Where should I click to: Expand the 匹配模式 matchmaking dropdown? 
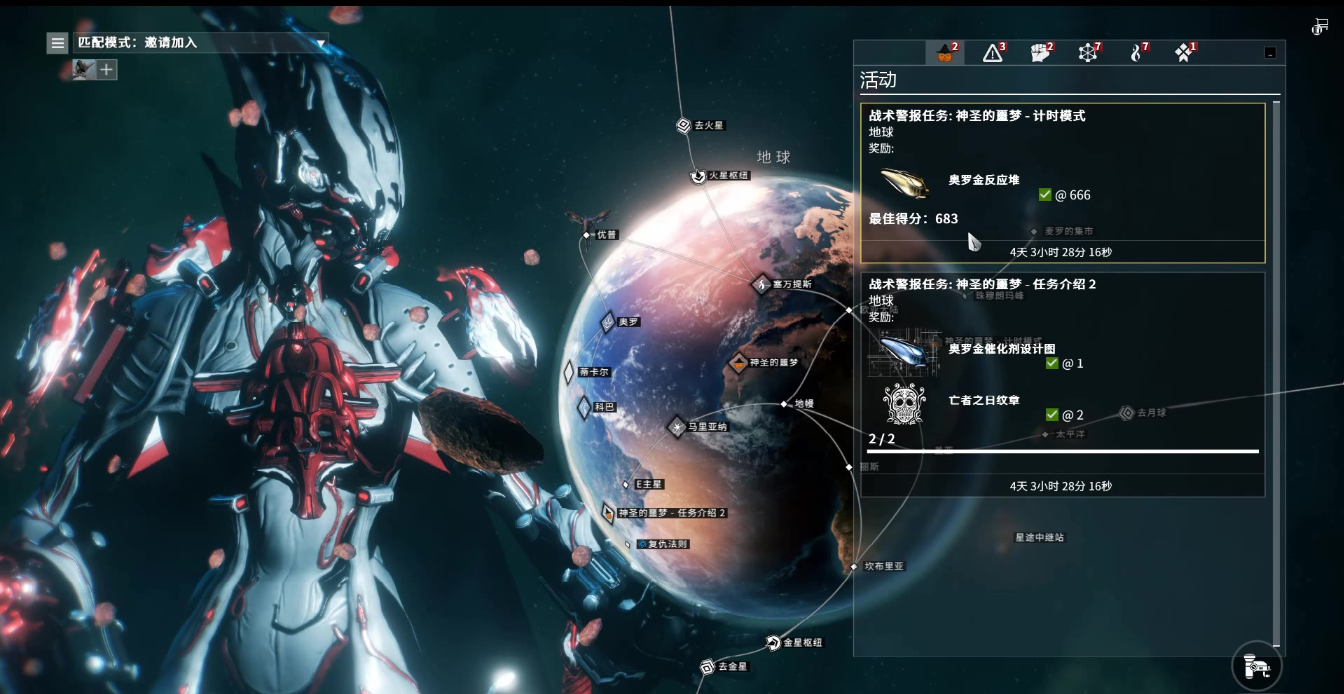(x=321, y=43)
